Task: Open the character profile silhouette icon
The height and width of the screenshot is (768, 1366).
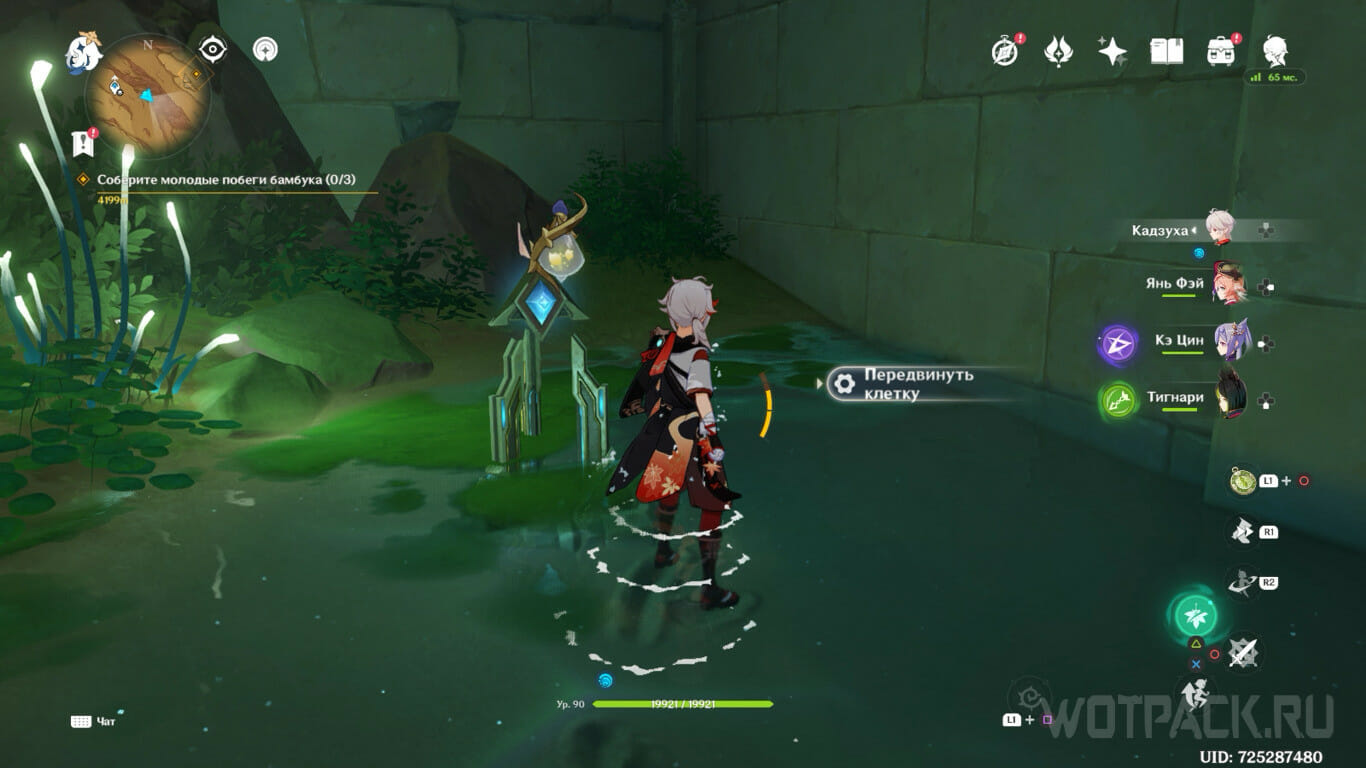Action: click(1274, 49)
